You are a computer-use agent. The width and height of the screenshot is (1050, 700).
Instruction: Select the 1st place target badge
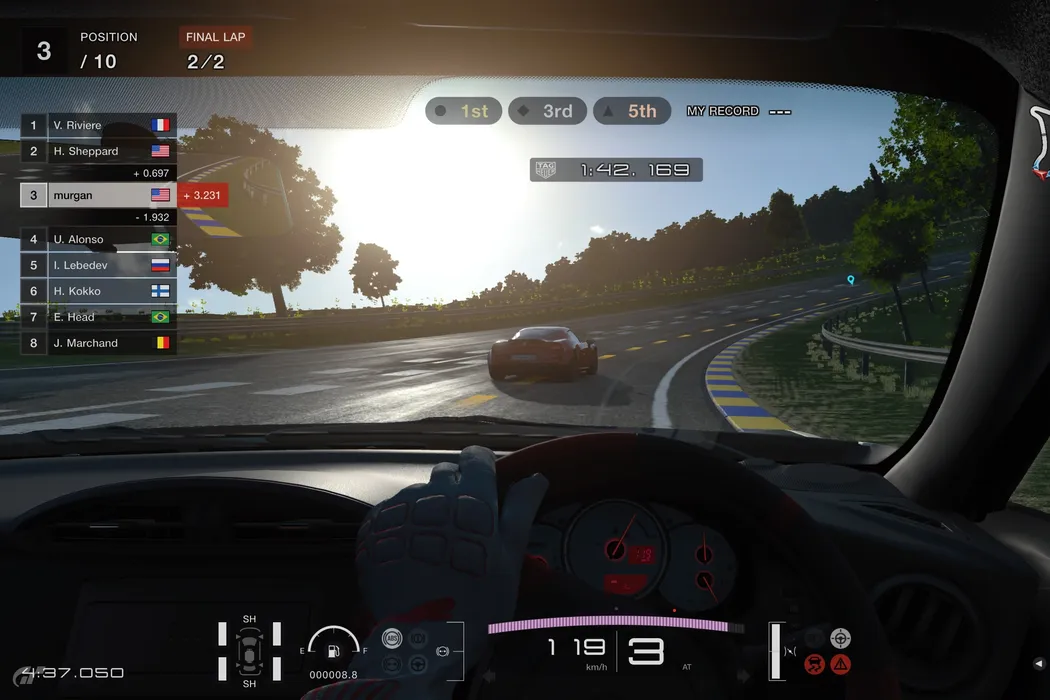pyautogui.click(x=463, y=111)
